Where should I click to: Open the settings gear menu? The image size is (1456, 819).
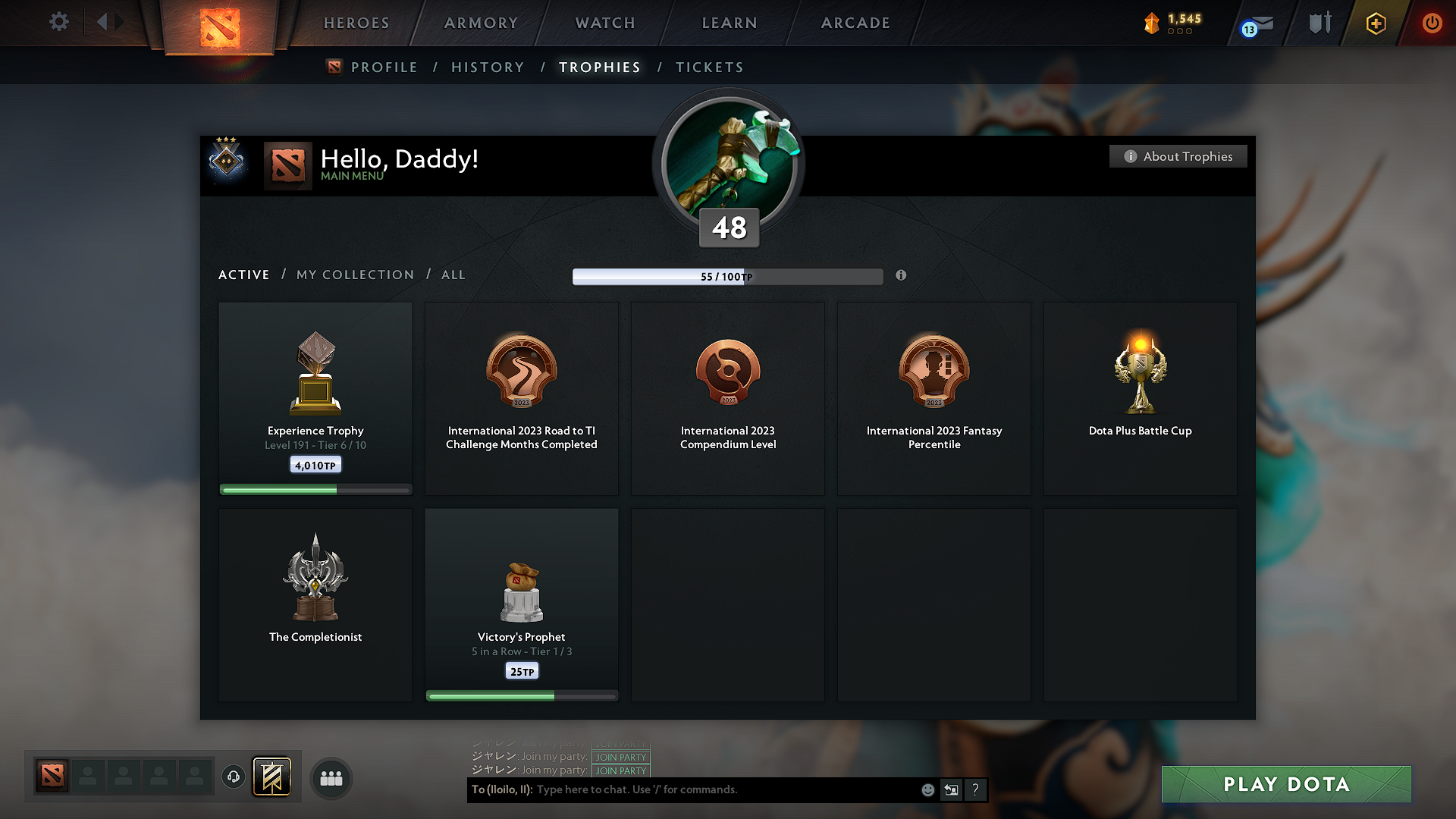pos(58,23)
